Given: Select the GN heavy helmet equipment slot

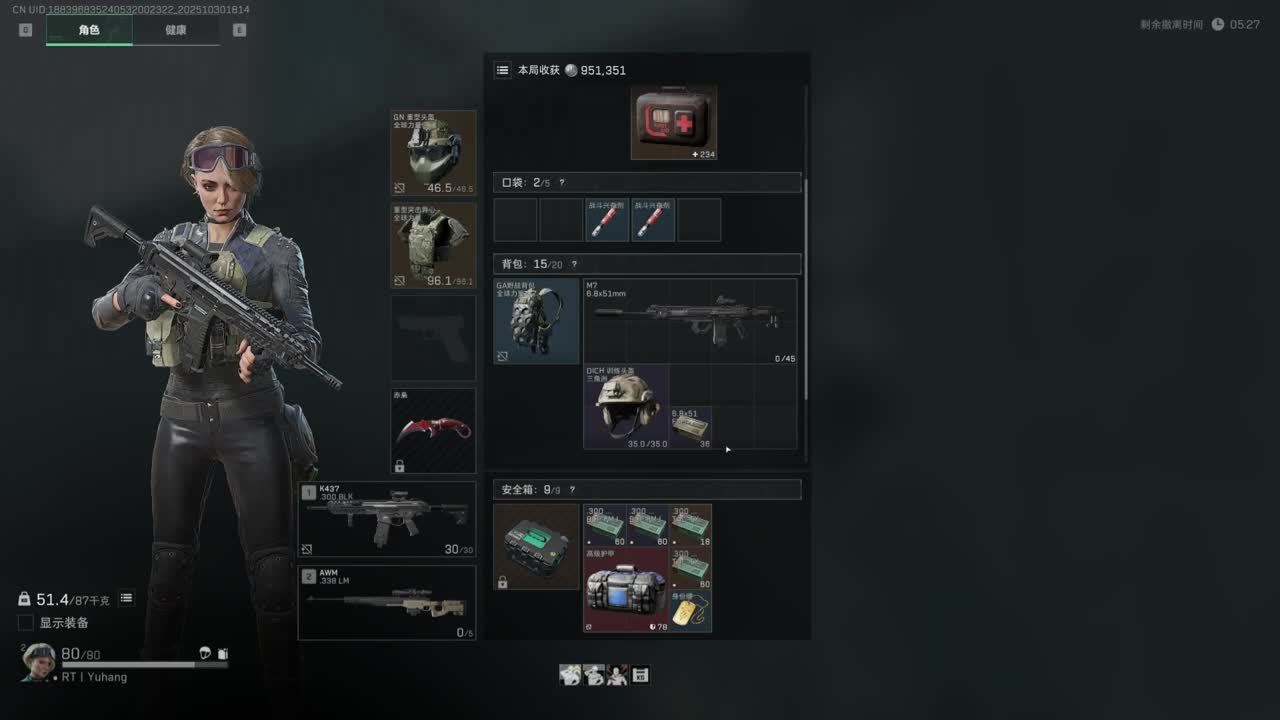Looking at the screenshot, I should pyautogui.click(x=433, y=153).
